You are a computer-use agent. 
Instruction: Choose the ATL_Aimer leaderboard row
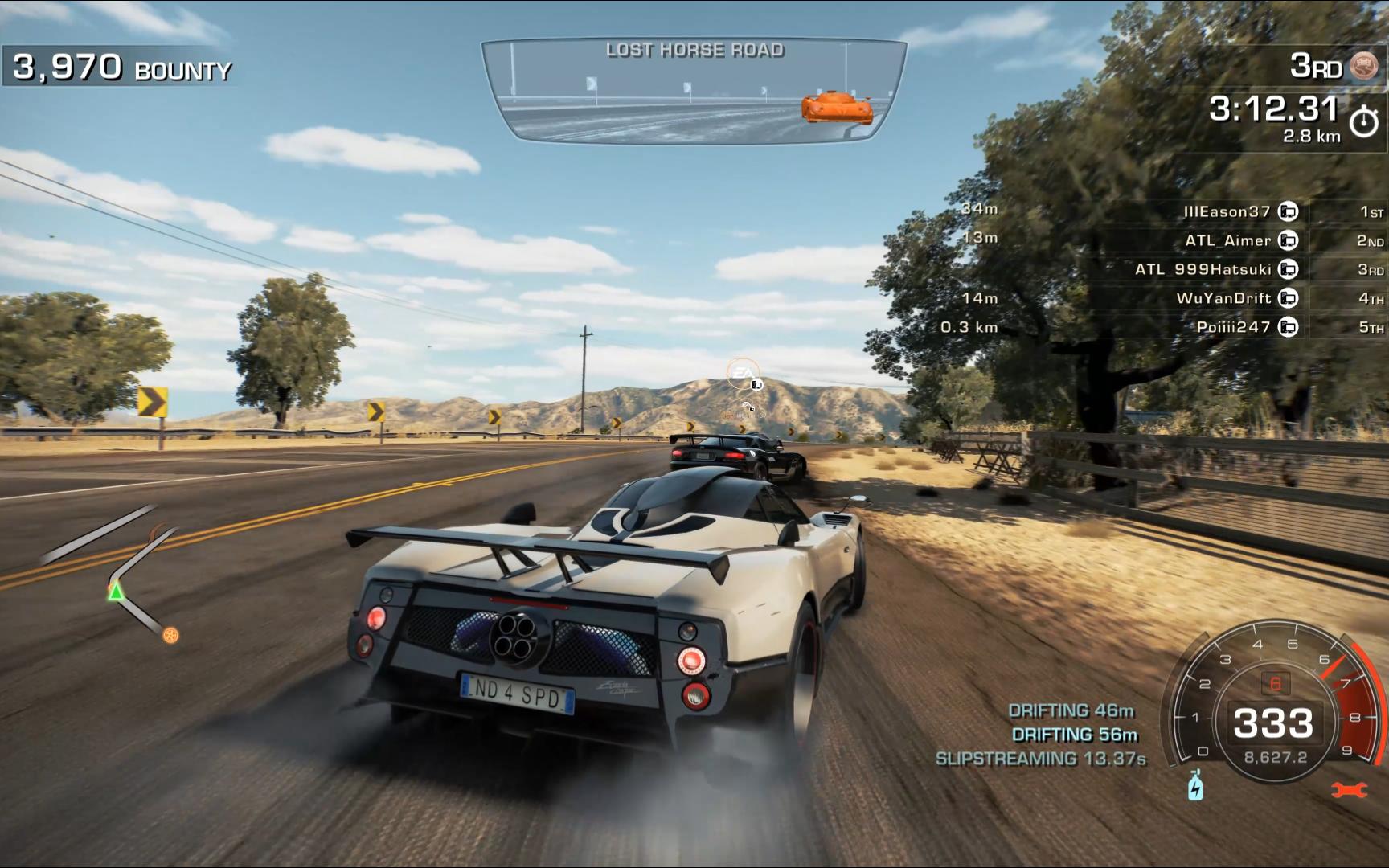[x=1228, y=240]
